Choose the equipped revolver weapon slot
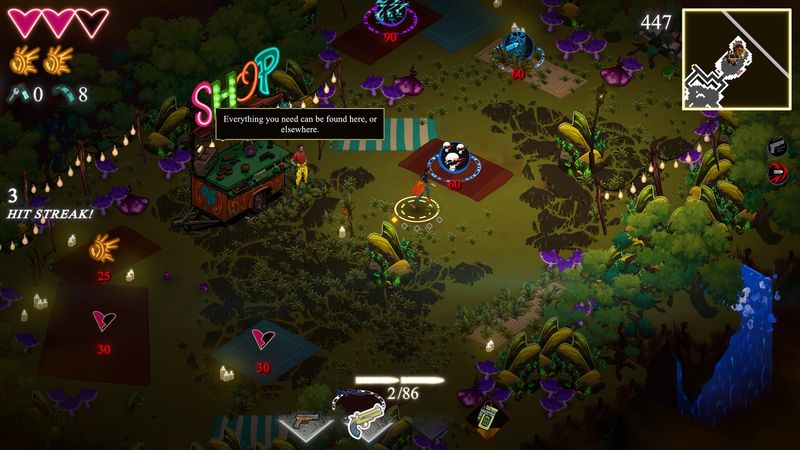800x450 pixels. 365,419
